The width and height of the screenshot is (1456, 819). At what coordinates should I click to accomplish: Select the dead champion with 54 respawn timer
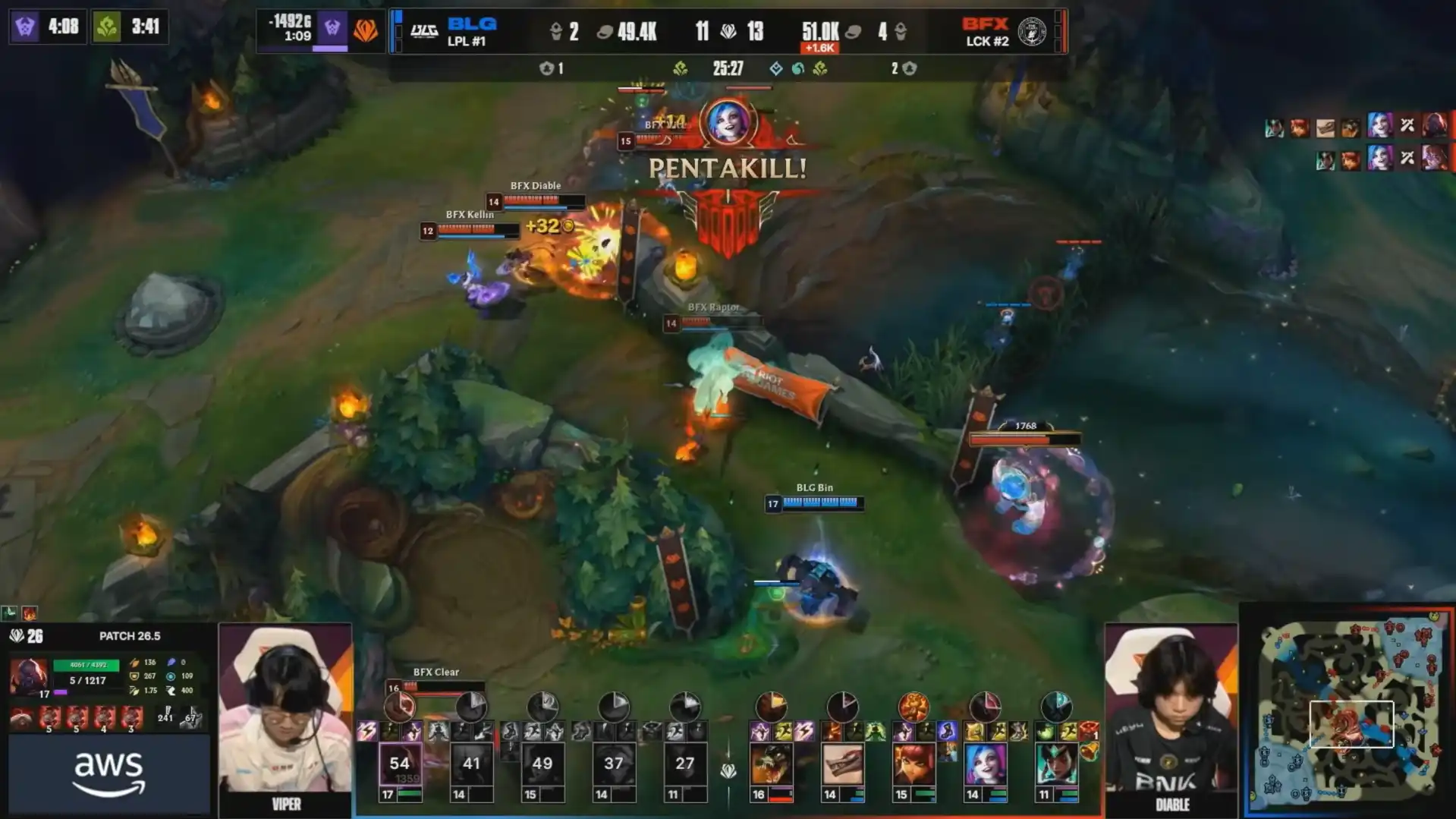(x=400, y=764)
